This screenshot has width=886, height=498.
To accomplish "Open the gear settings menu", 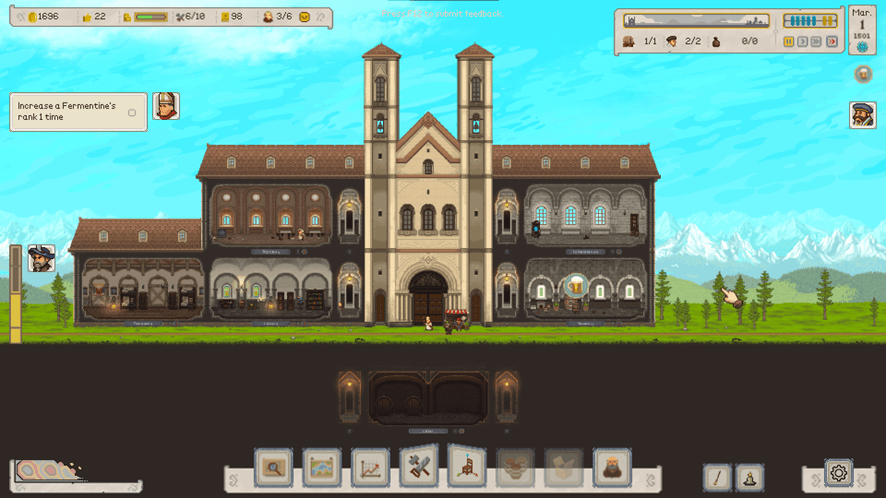I will coord(838,473).
